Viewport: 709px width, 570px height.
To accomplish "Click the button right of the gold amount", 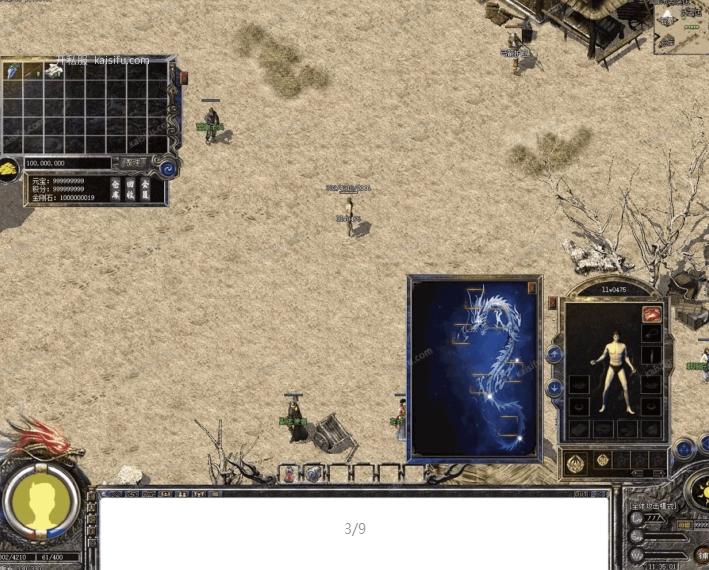I will point(132,162).
